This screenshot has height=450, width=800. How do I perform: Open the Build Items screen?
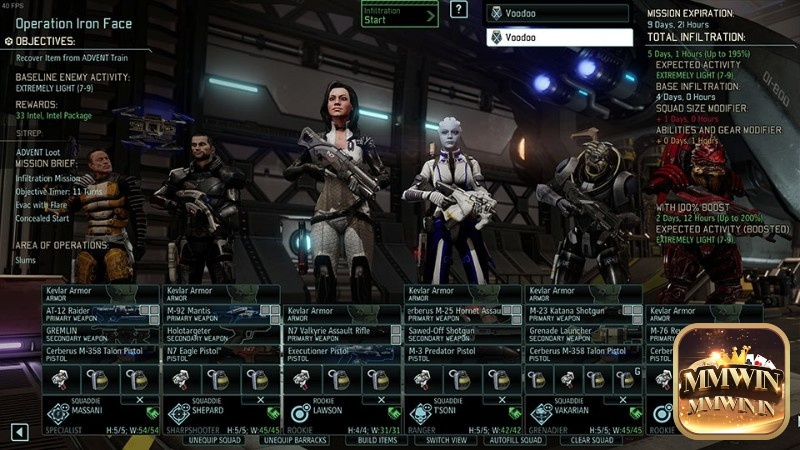[377, 440]
